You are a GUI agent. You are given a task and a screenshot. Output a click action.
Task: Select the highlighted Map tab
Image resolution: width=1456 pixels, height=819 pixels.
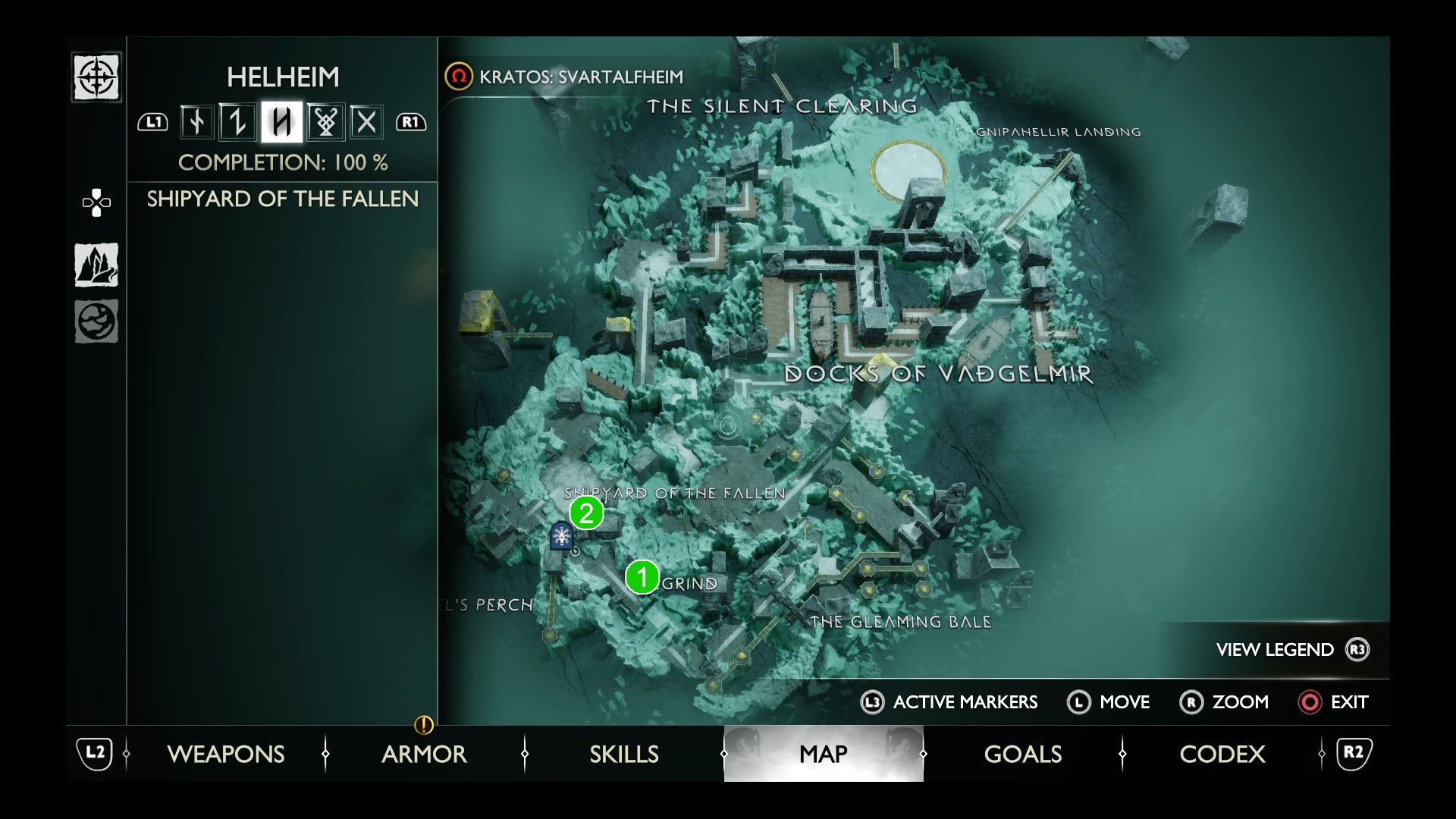(x=824, y=754)
